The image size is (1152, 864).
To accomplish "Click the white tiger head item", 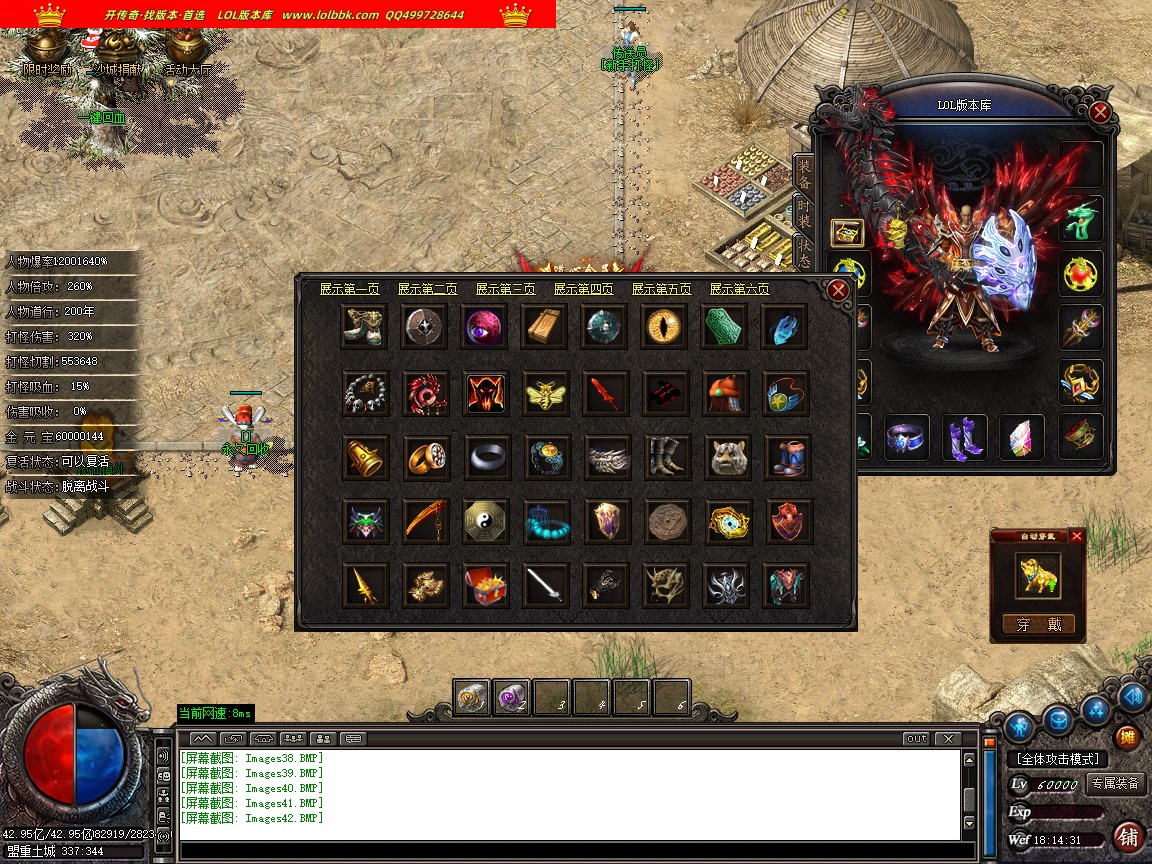I will point(727,457).
